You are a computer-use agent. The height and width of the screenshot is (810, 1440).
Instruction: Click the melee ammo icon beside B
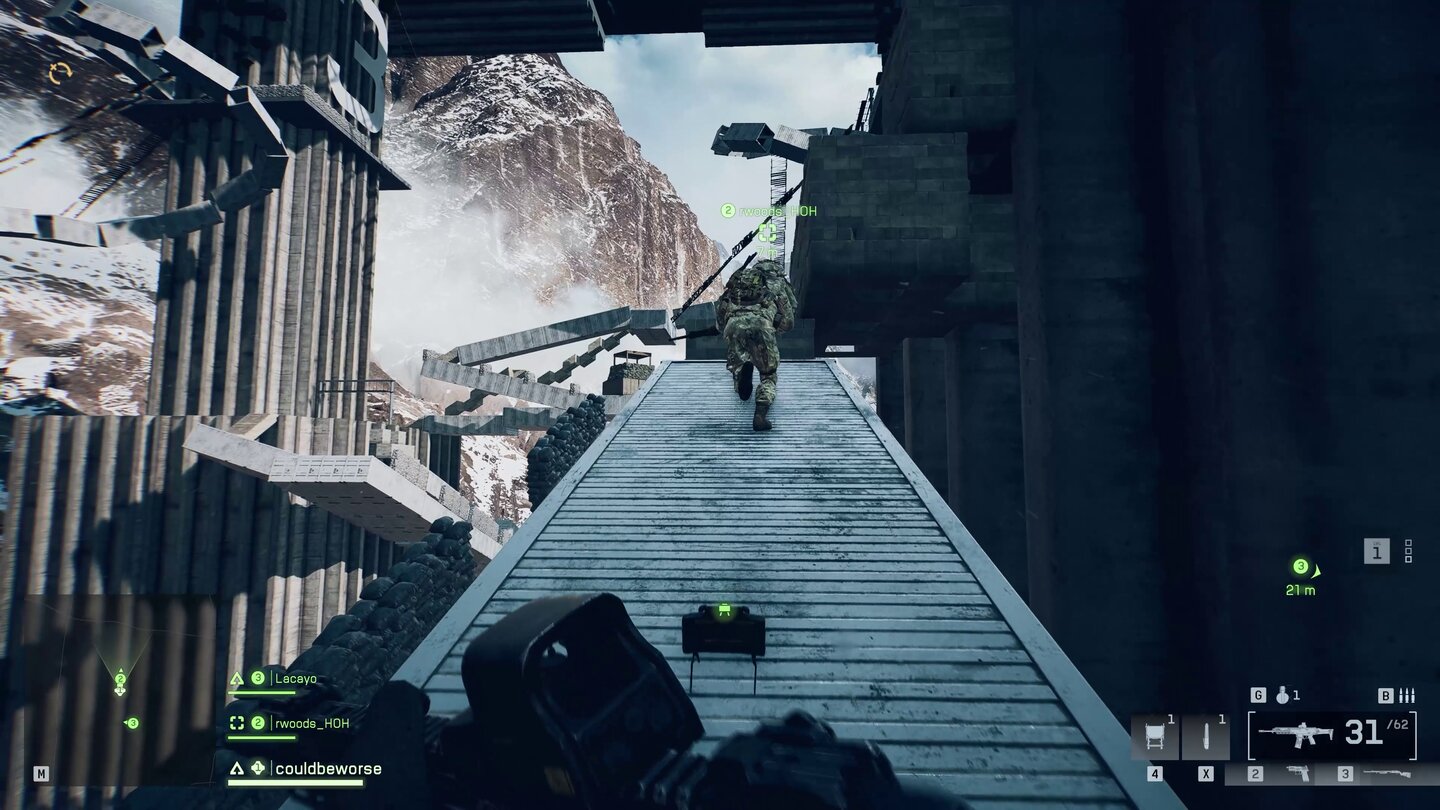1406,695
